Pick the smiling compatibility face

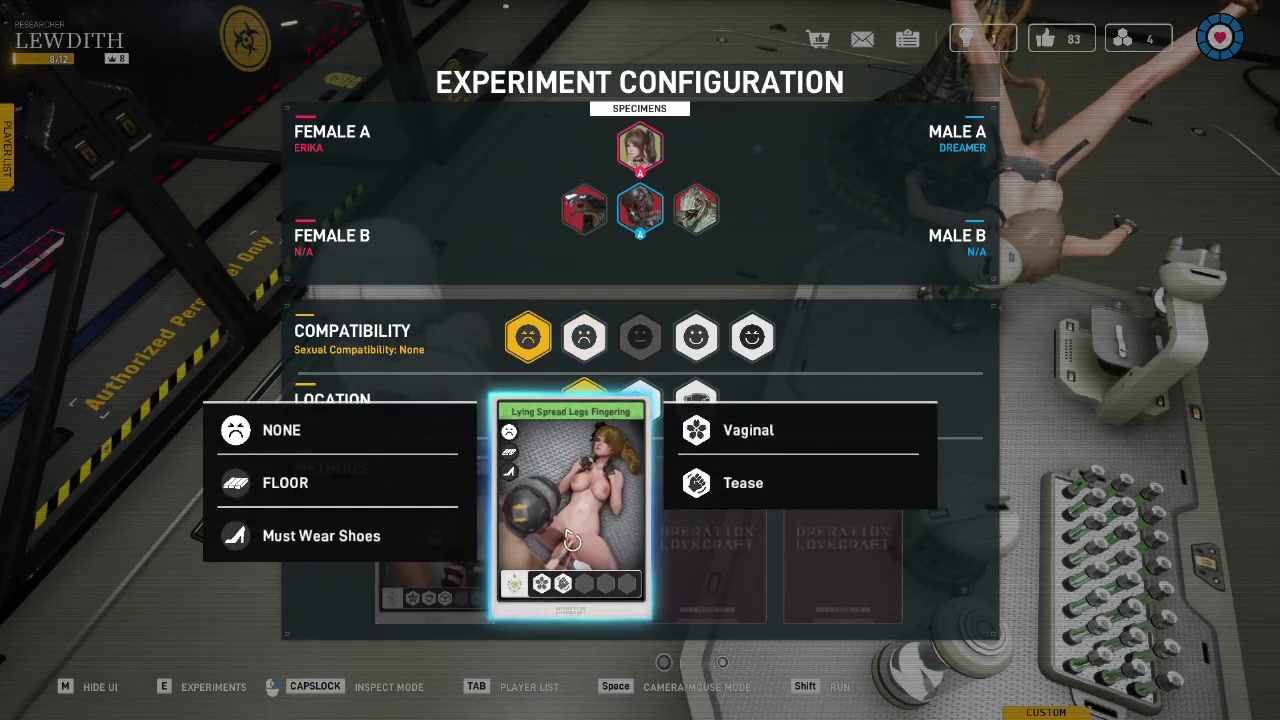tap(696, 338)
